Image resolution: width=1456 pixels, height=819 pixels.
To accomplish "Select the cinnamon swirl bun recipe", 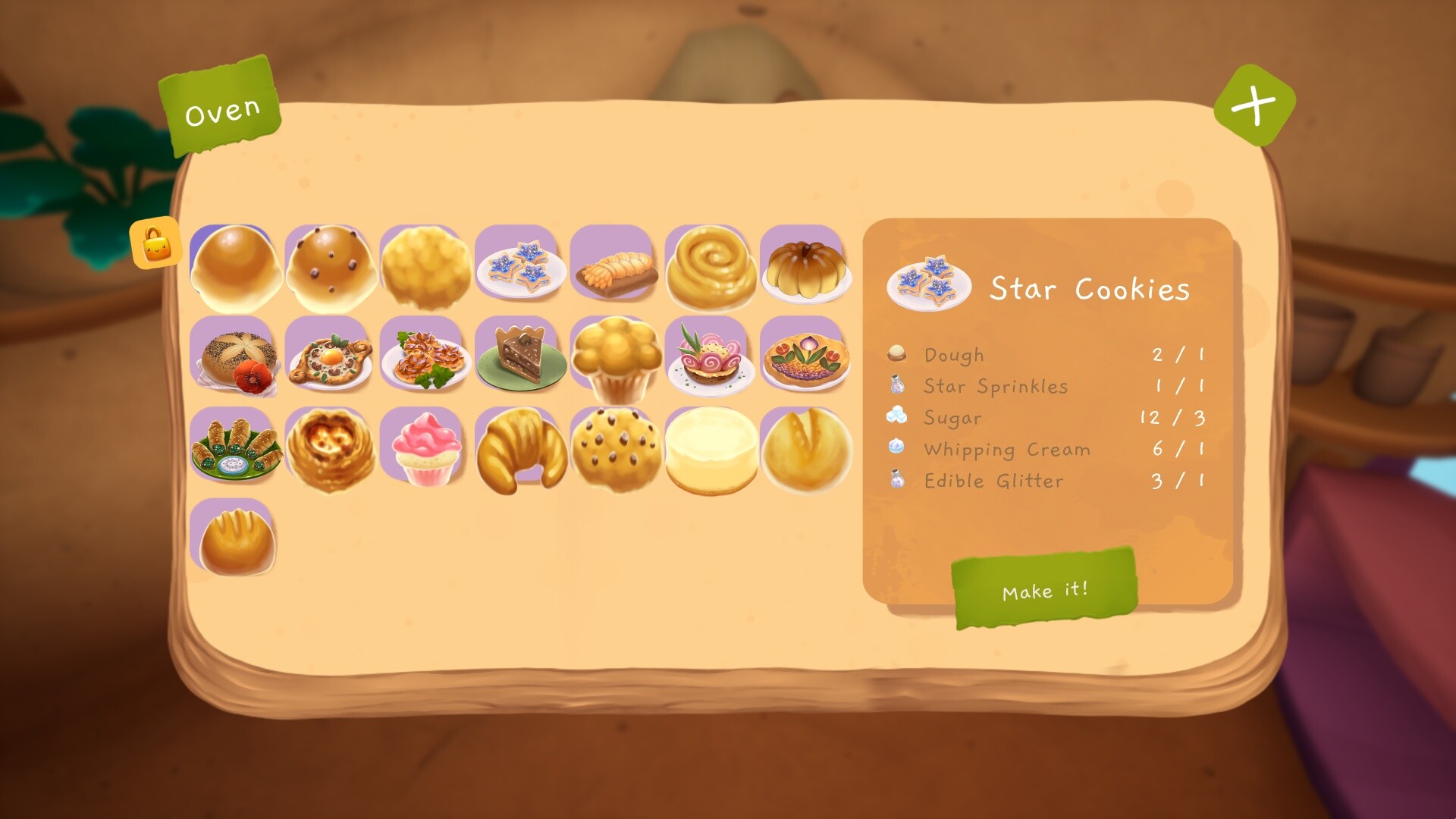I will tap(711, 267).
